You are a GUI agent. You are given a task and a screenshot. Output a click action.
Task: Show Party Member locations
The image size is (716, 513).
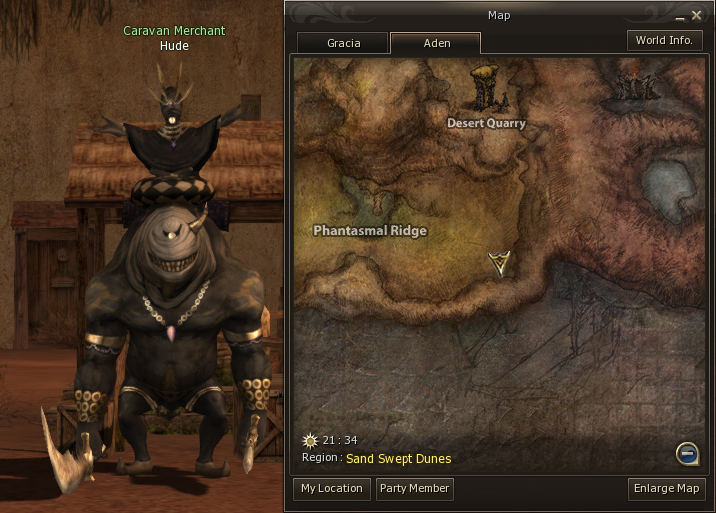pyautogui.click(x=414, y=489)
